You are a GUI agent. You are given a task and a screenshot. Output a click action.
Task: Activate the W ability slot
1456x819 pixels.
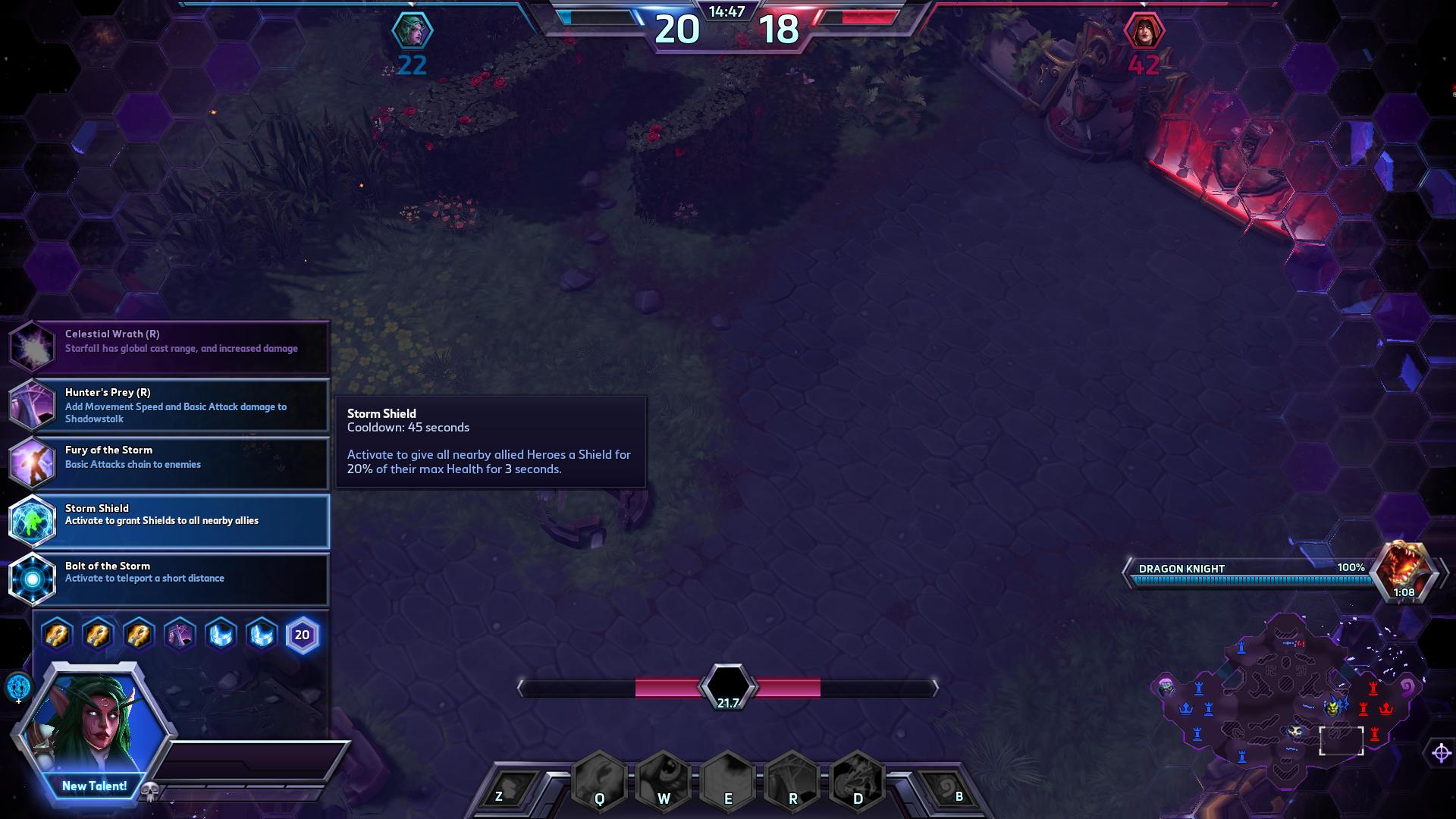664,781
